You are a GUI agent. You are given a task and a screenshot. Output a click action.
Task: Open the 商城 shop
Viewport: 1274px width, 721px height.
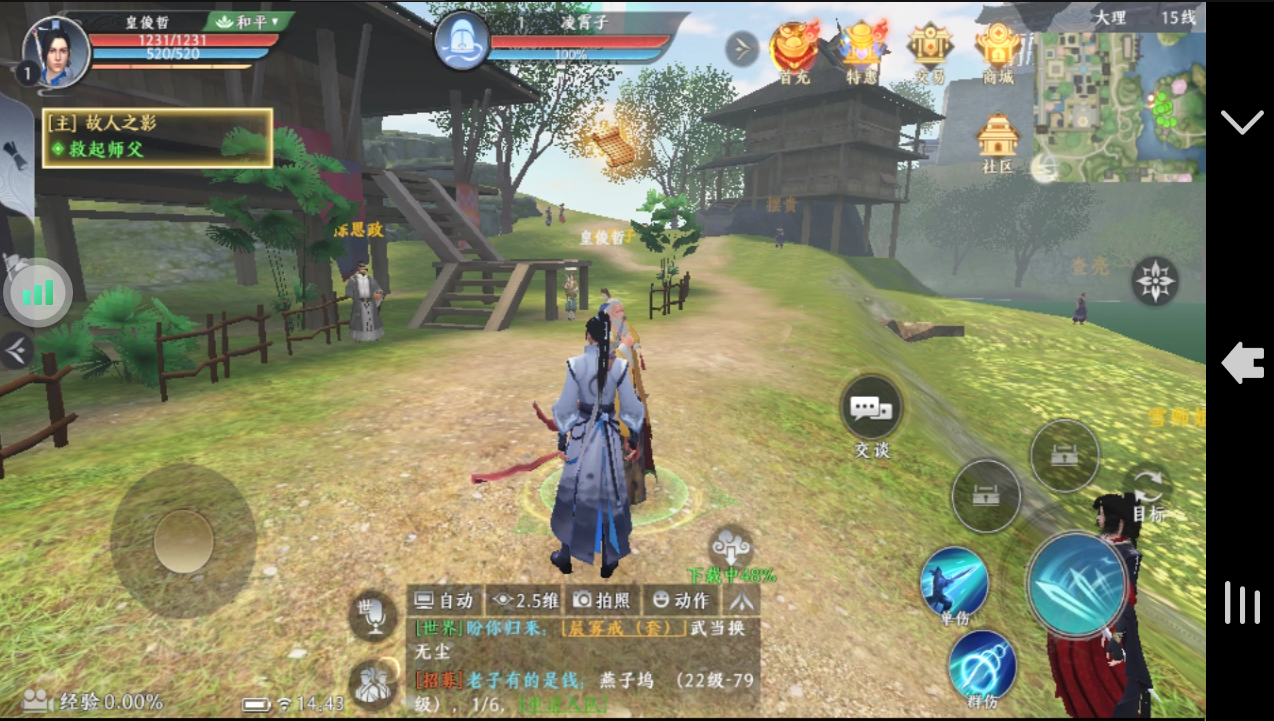pyautogui.click(x=997, y=50)
